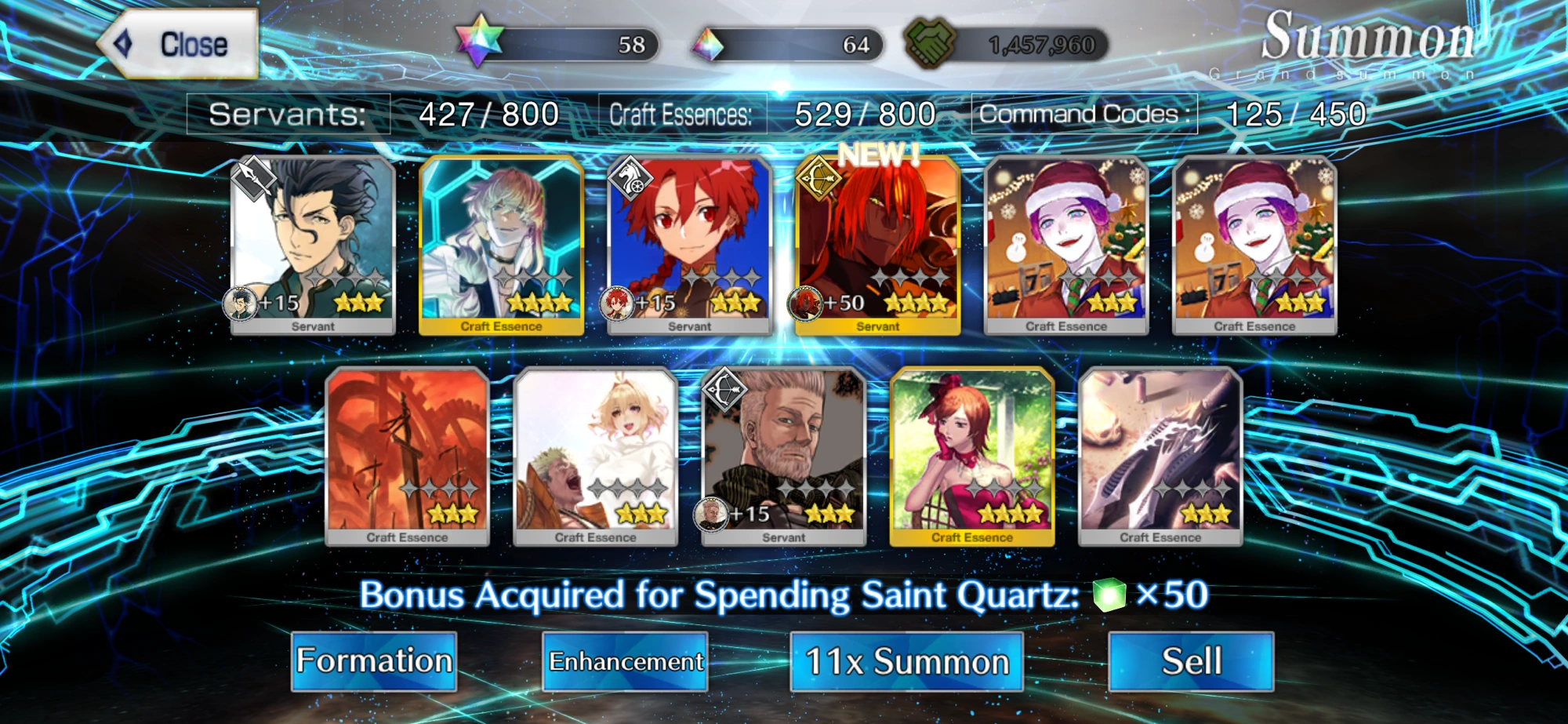Image resolution: width=1568 pixels, height=724 pixels.
Task: Click the Command Codes count display
Action: pos(1286,112)
